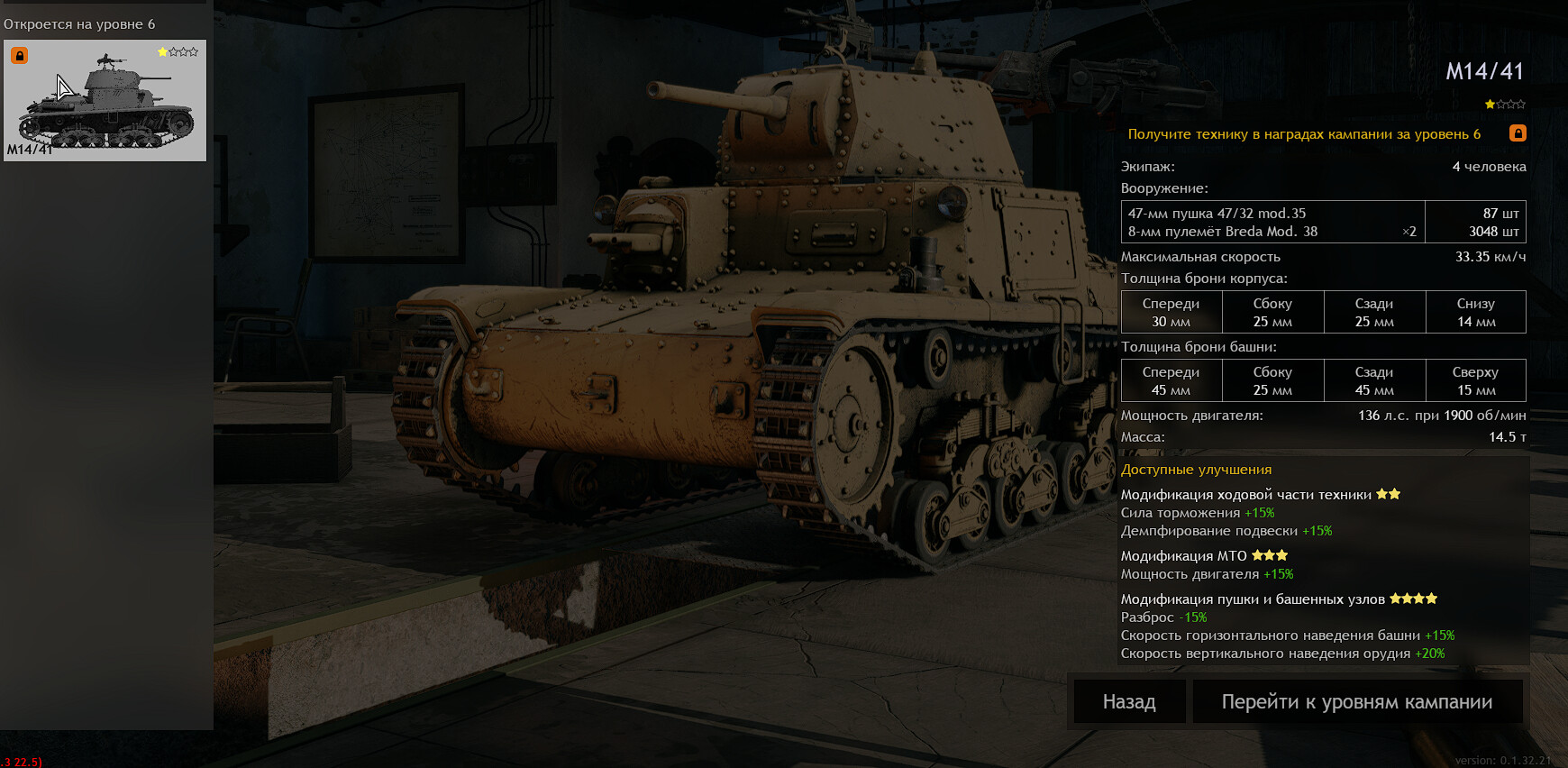Click the orange lock icon beside campaign reward text
Image resolution: width=1568 pixels, height=768 pixels.
click(1518, 133)
